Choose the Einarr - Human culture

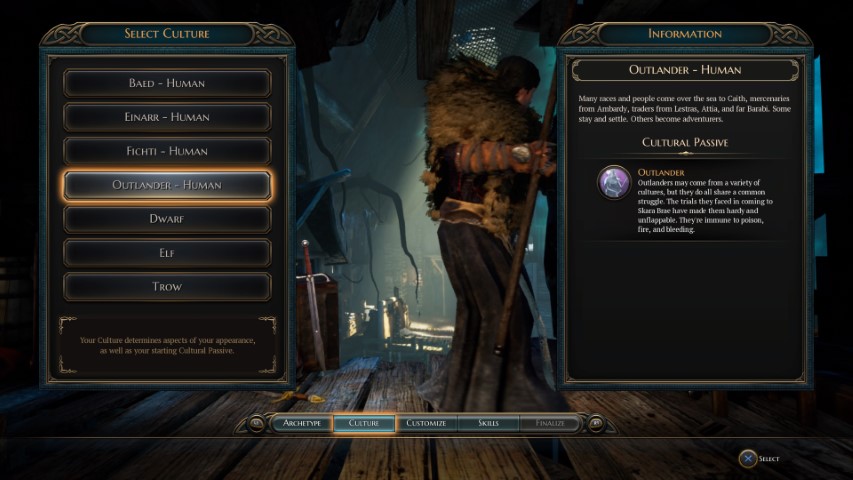(167, 117)
